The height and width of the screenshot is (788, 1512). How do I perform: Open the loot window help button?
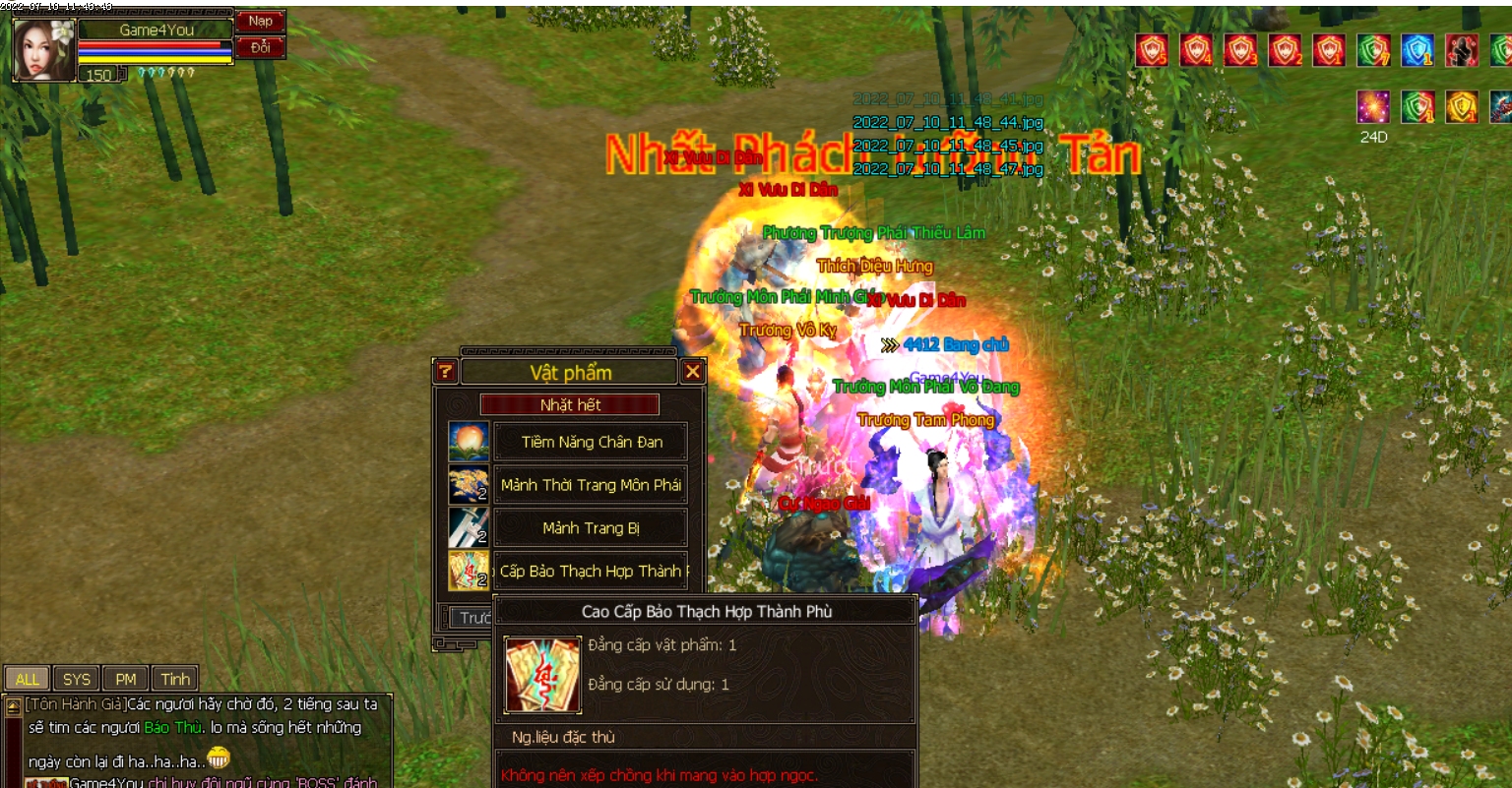coord(446,371)
